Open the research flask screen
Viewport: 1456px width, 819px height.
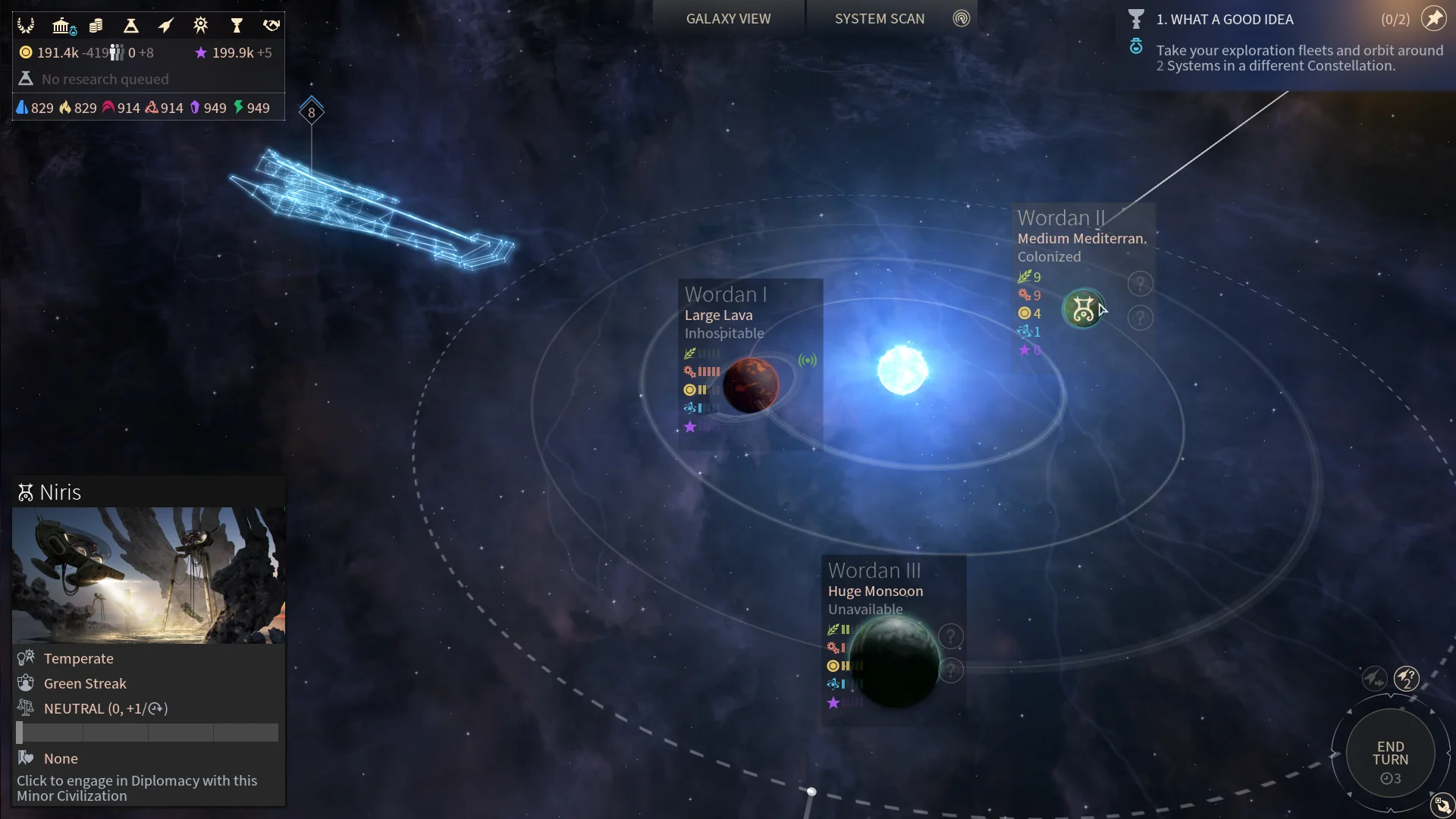point(131,26)
